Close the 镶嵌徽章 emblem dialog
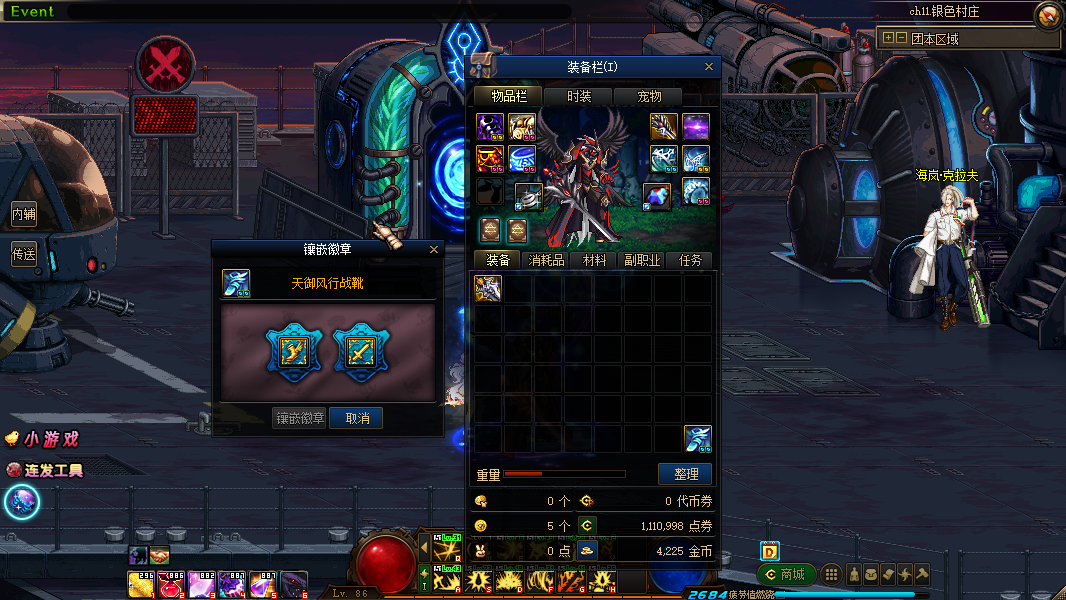Image resolution: width=1066 pixels, height=600 pixels. click(434, 249)
